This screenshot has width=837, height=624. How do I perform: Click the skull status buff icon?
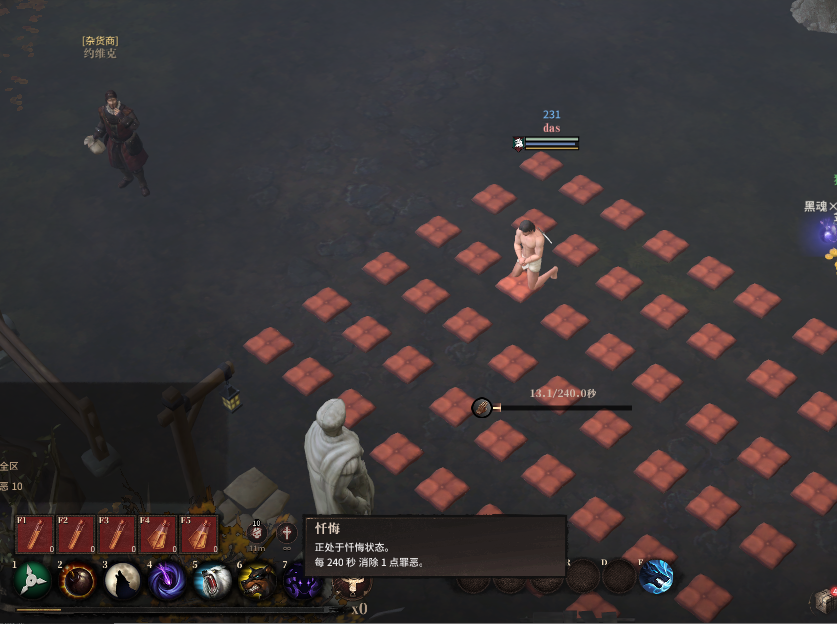(x=257, y=534)
